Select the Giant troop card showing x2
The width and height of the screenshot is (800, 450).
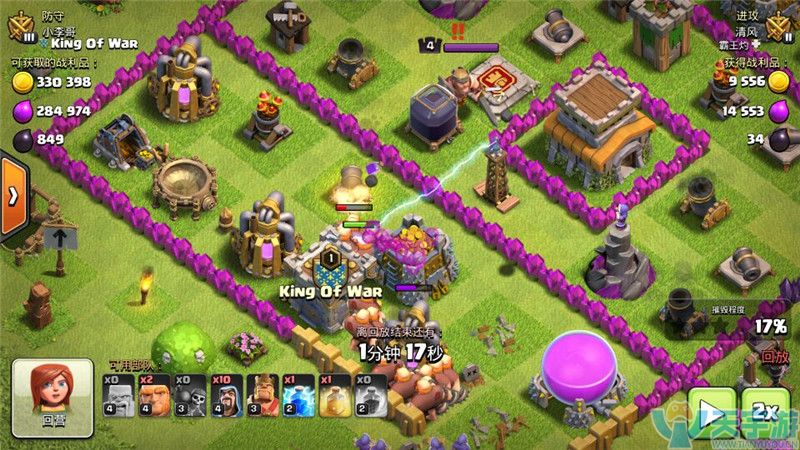pos(153,394)
